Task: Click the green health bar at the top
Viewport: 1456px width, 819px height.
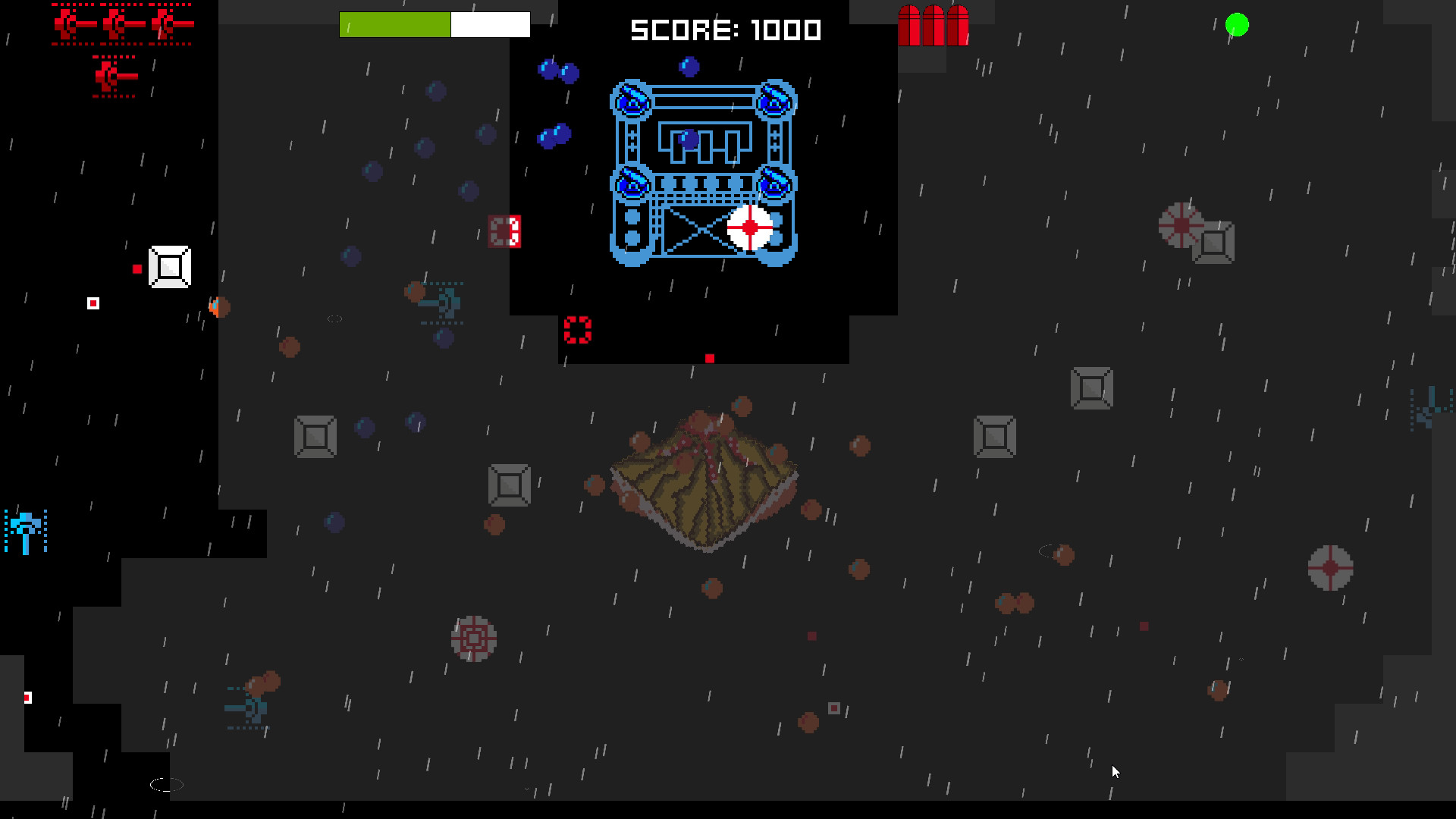Action: (x=394, y=24)
